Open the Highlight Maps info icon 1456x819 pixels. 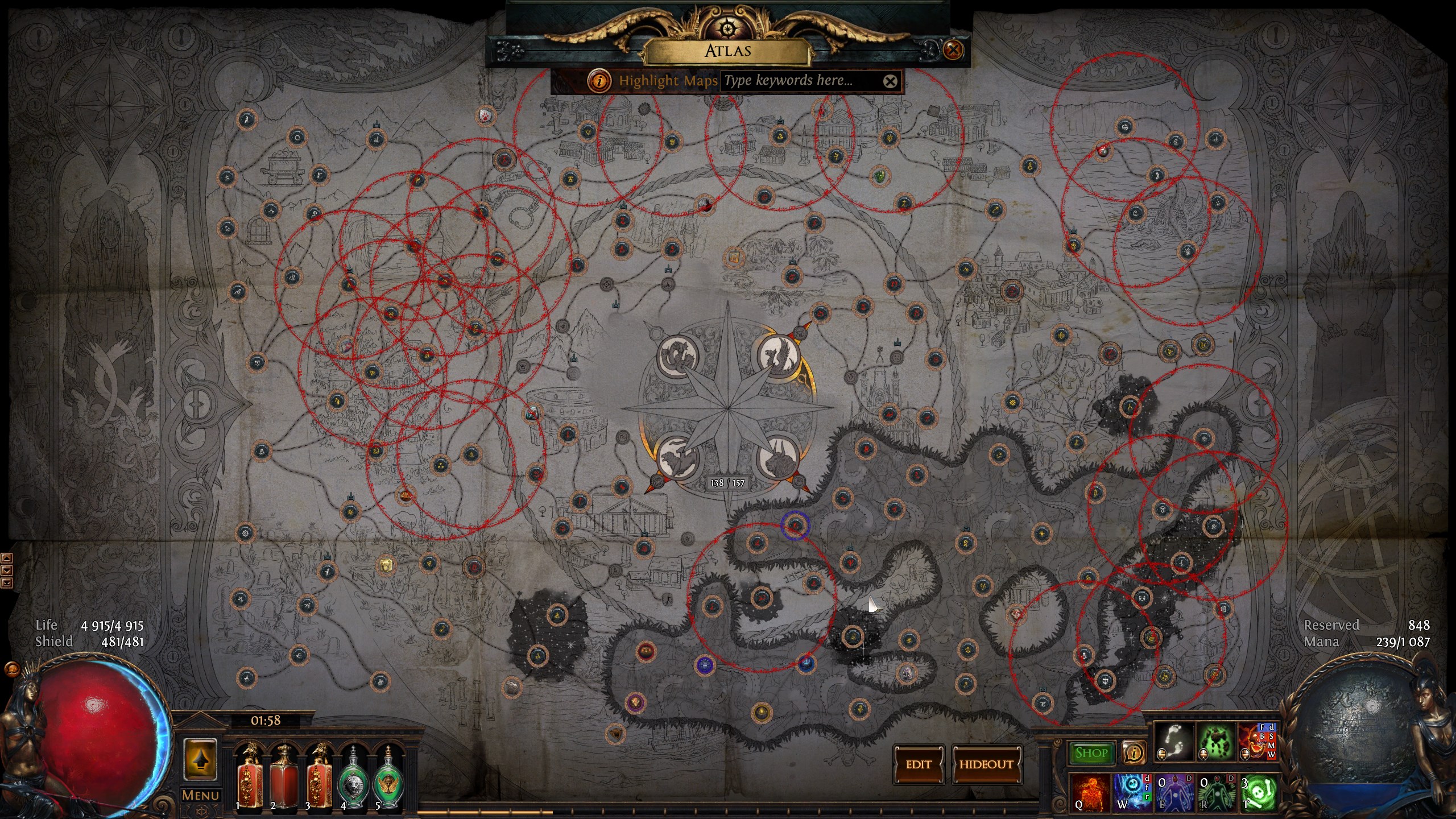599,81
